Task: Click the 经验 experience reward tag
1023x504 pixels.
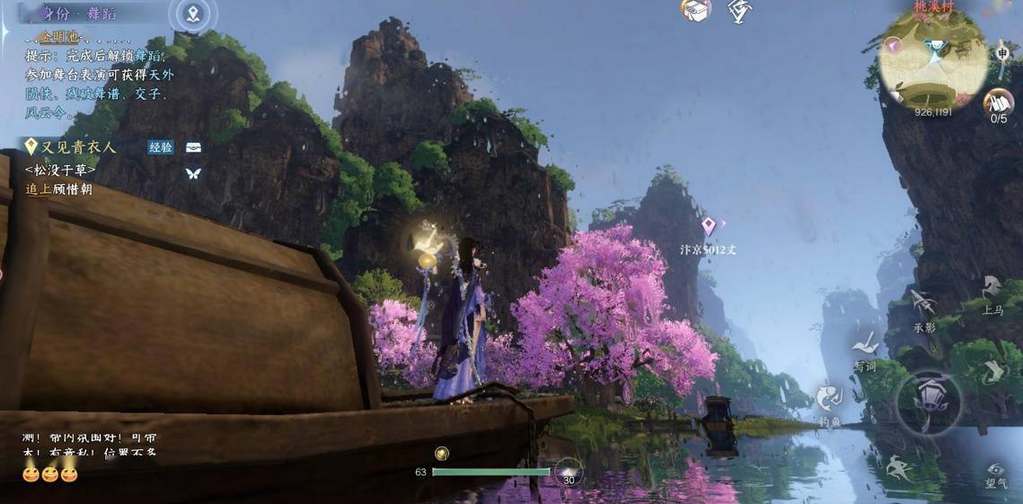Action: [x=160, y=147]
